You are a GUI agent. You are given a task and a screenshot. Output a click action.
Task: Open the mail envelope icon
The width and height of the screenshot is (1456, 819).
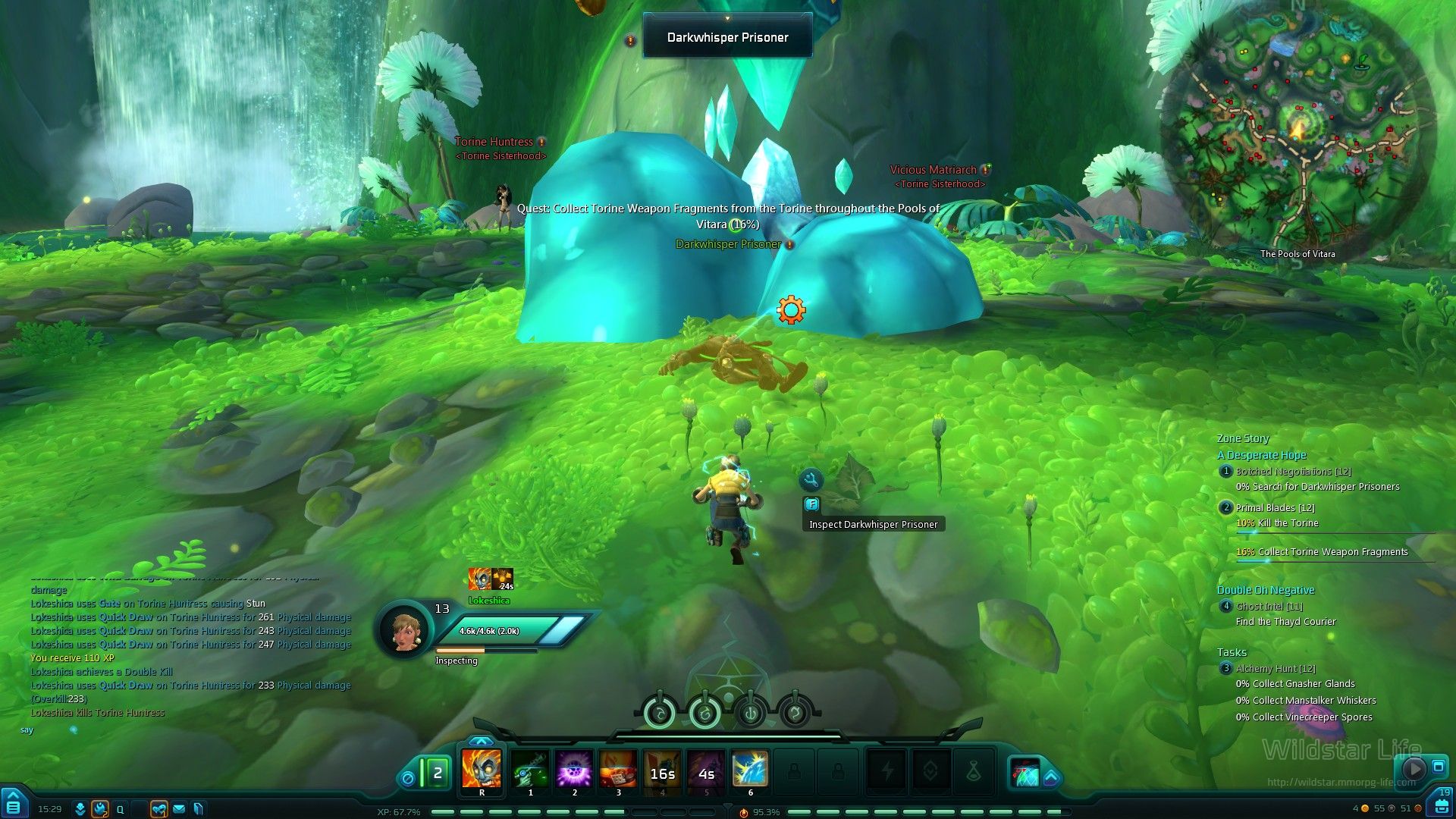coord(179,809)
